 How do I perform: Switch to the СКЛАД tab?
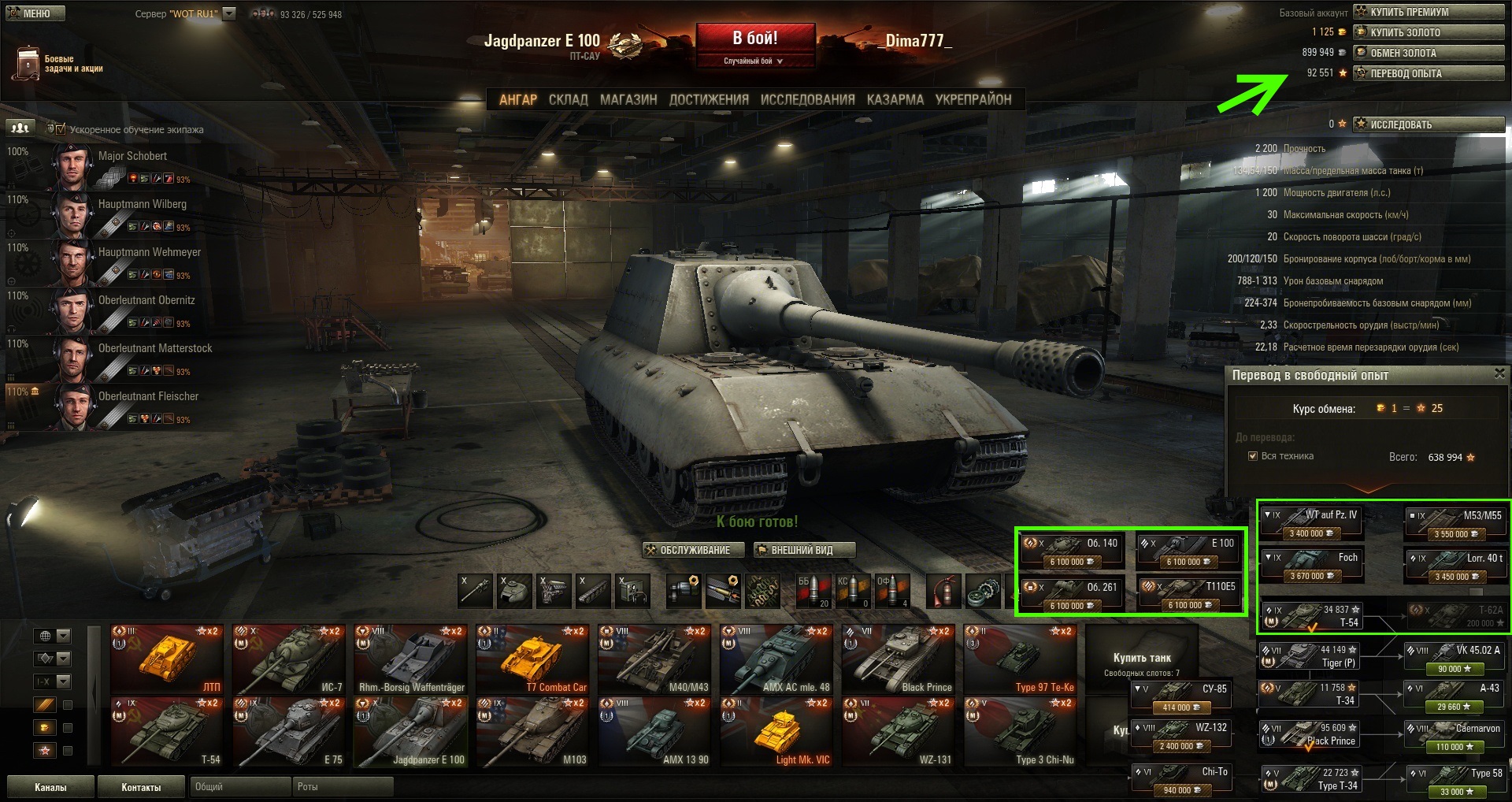pyautogui.click(x=568, y=100)
